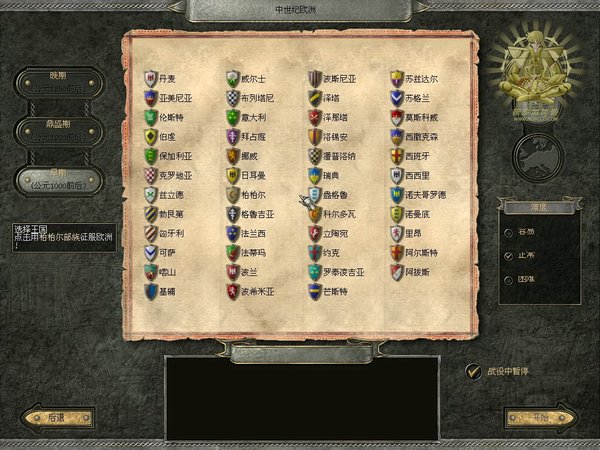Choose the 正常 normal difficulty option
This screenshot has width=600, height=450.
click(510, 255)
